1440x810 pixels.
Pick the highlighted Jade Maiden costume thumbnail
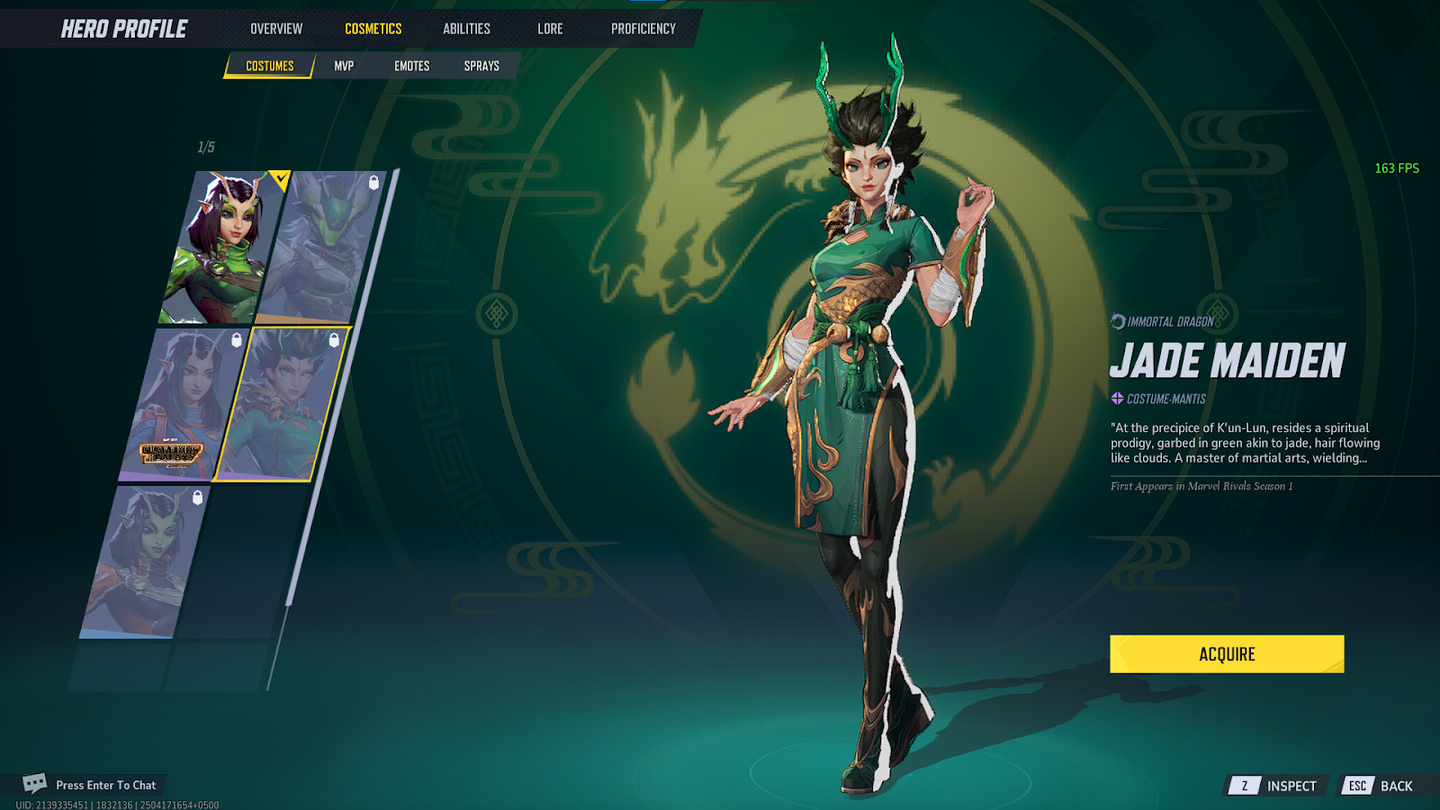287,404
